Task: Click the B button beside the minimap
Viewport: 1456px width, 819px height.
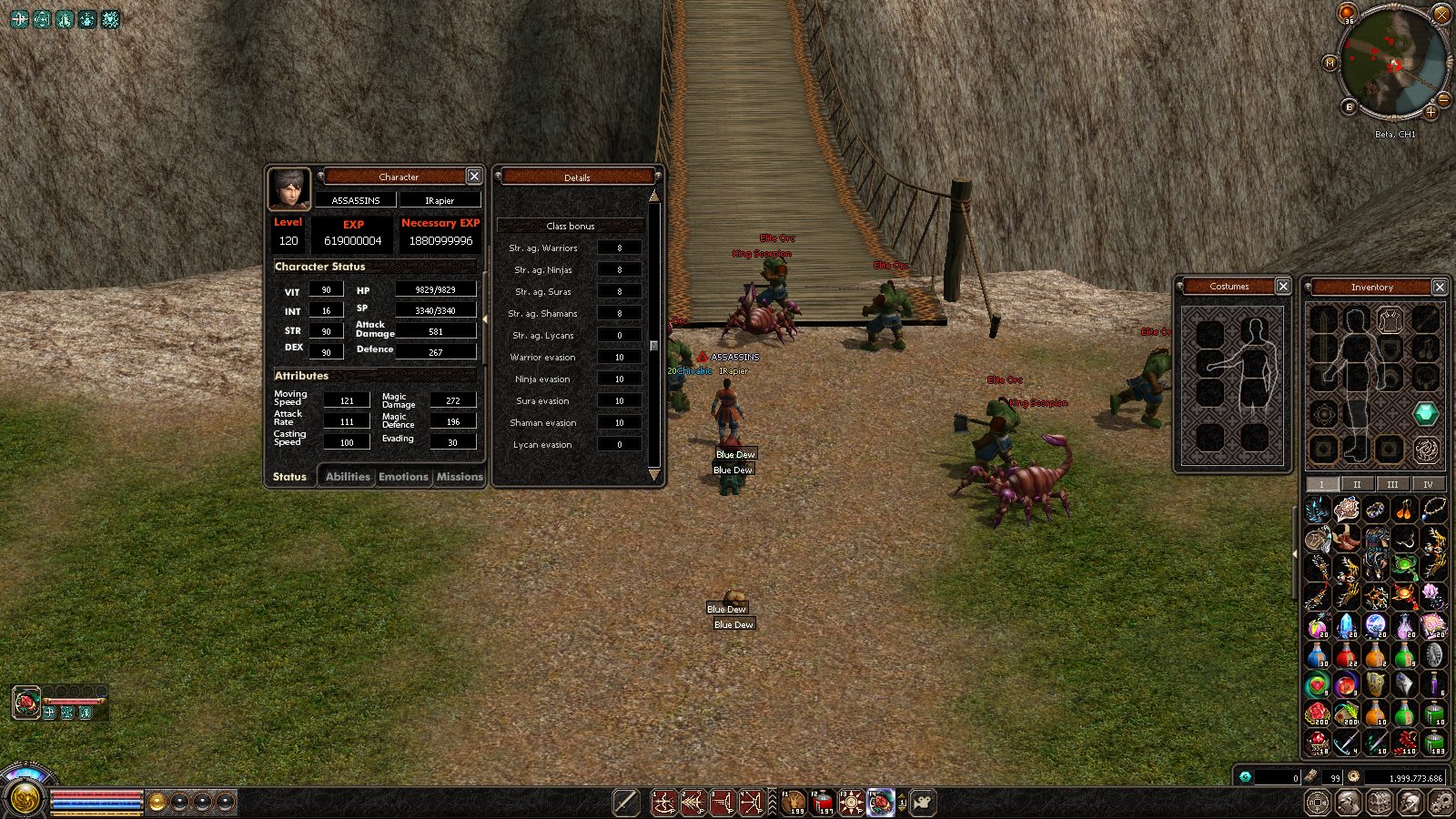Action: coord(1350,107)
